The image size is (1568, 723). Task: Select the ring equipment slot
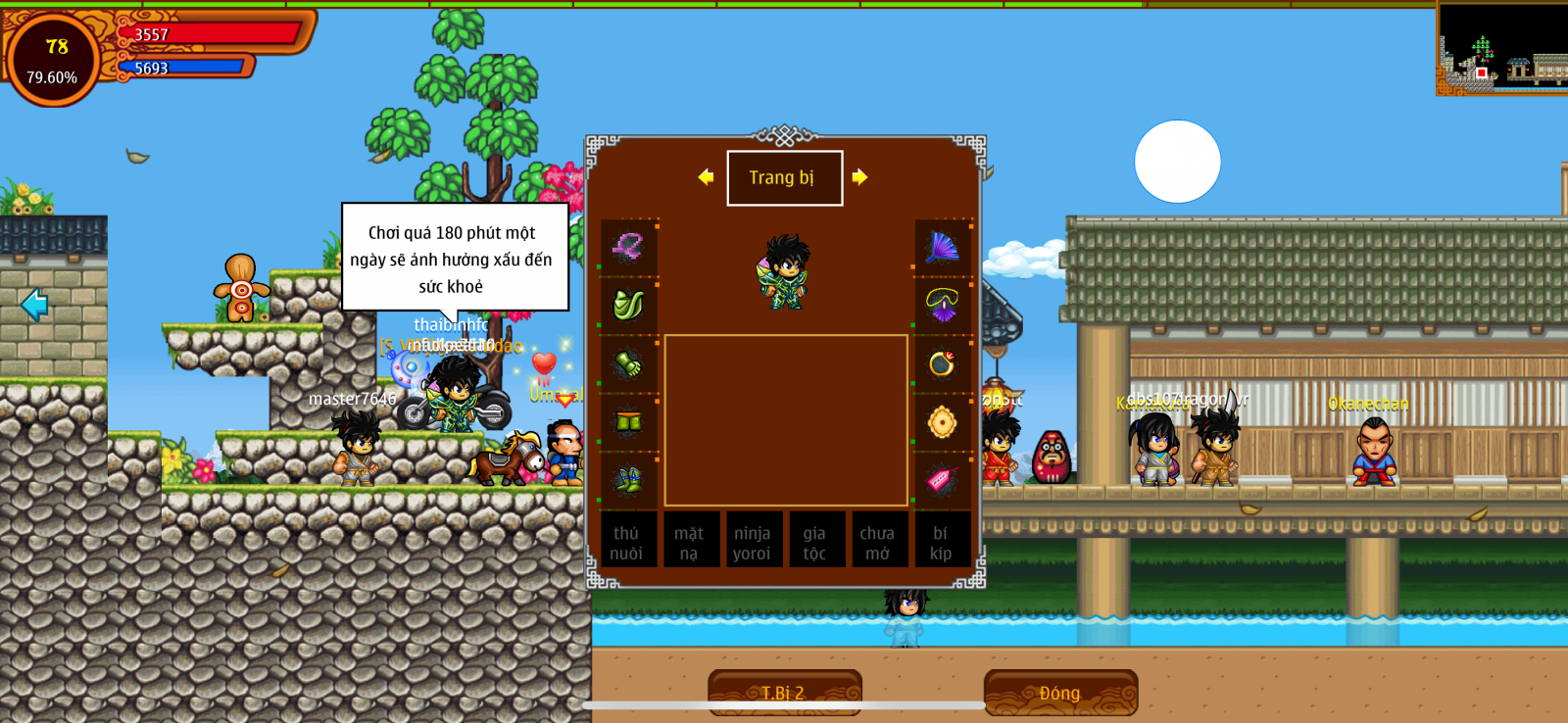(943, 363)
